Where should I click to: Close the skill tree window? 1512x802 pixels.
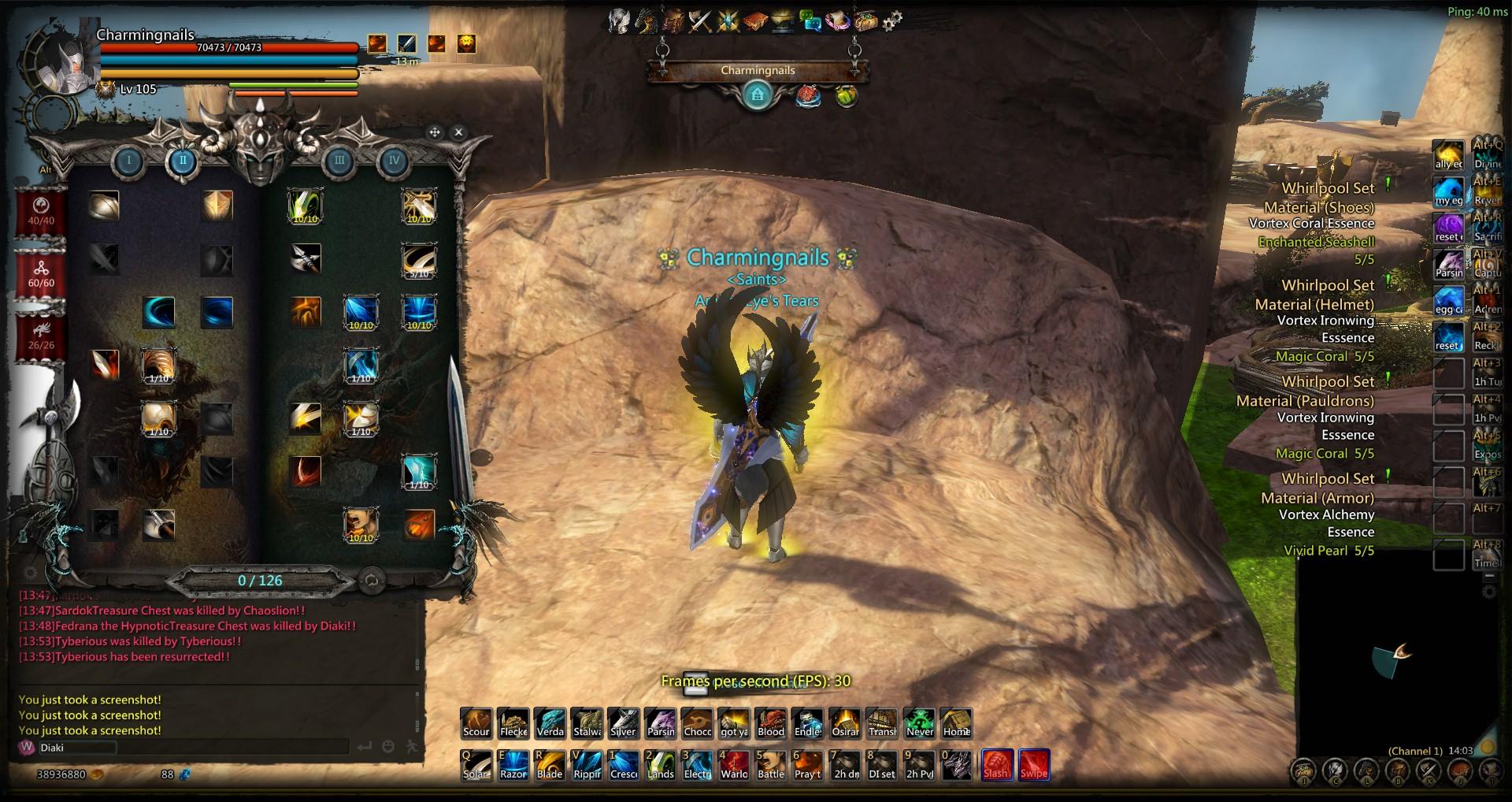point(458,132)
